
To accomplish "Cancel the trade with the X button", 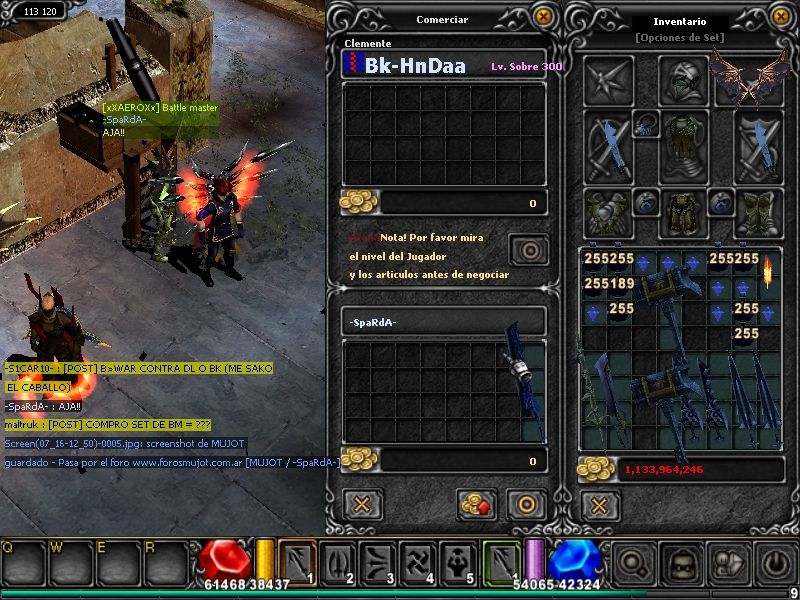I will [363, 504].
